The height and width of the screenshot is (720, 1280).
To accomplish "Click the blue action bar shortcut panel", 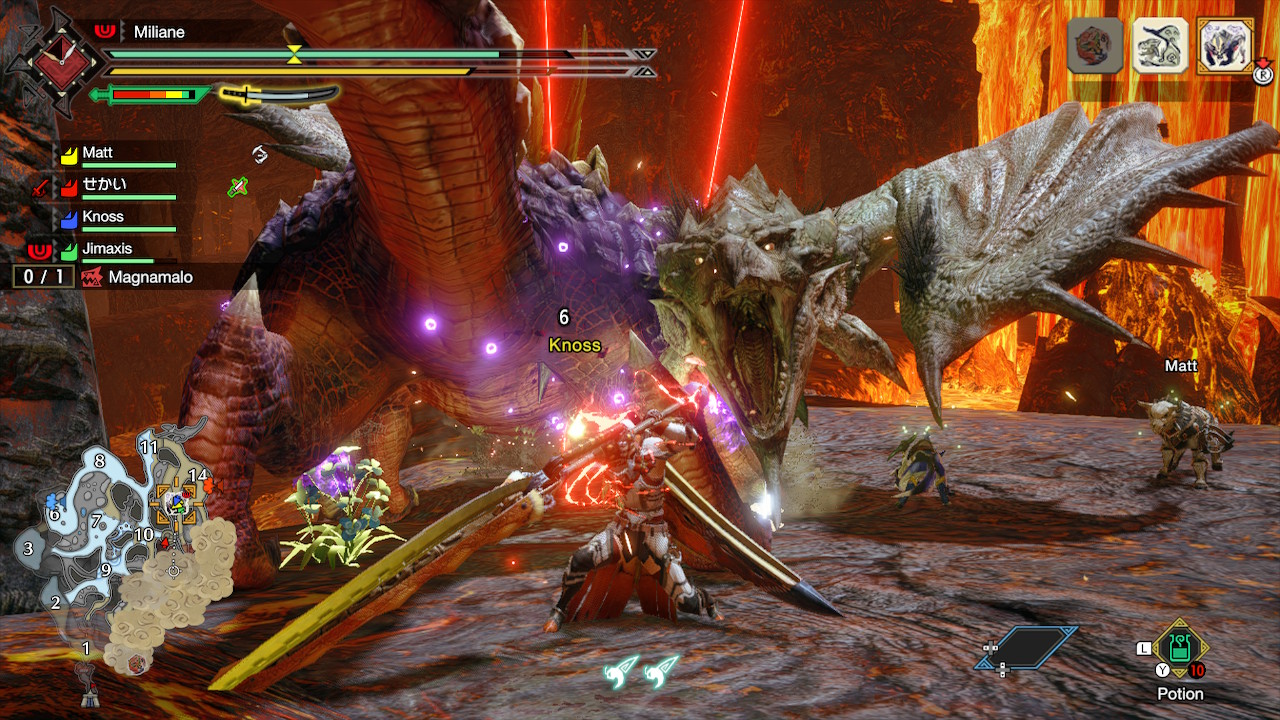I will point(1027,648).
